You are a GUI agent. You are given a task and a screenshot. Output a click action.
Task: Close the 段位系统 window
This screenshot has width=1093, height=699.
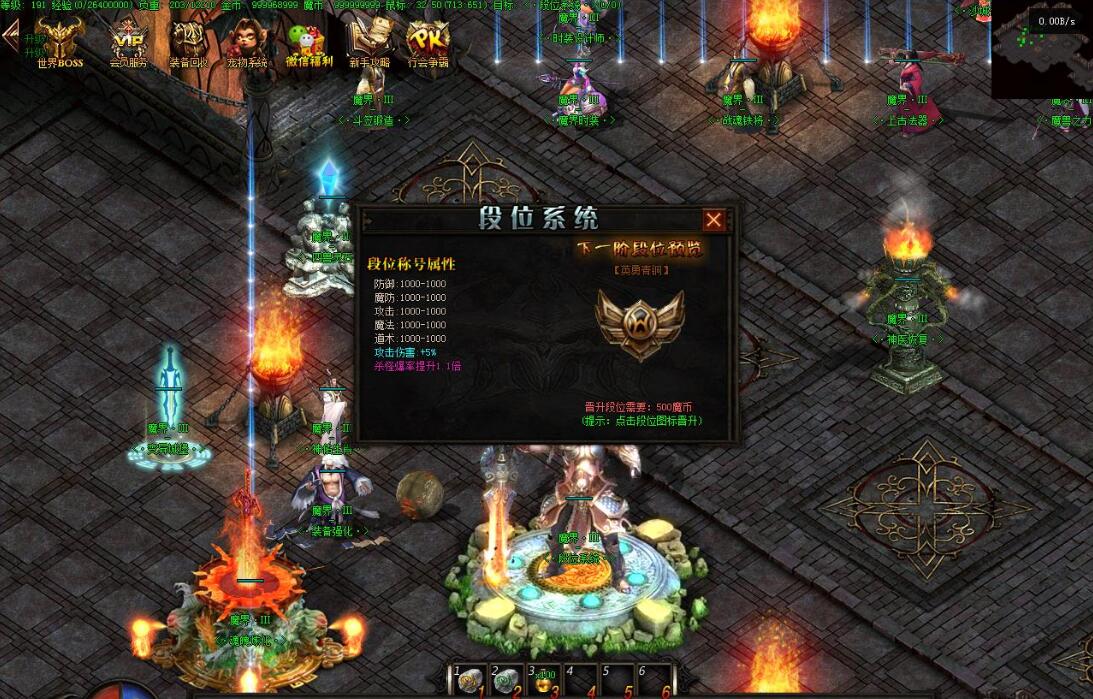coord(713,220)
